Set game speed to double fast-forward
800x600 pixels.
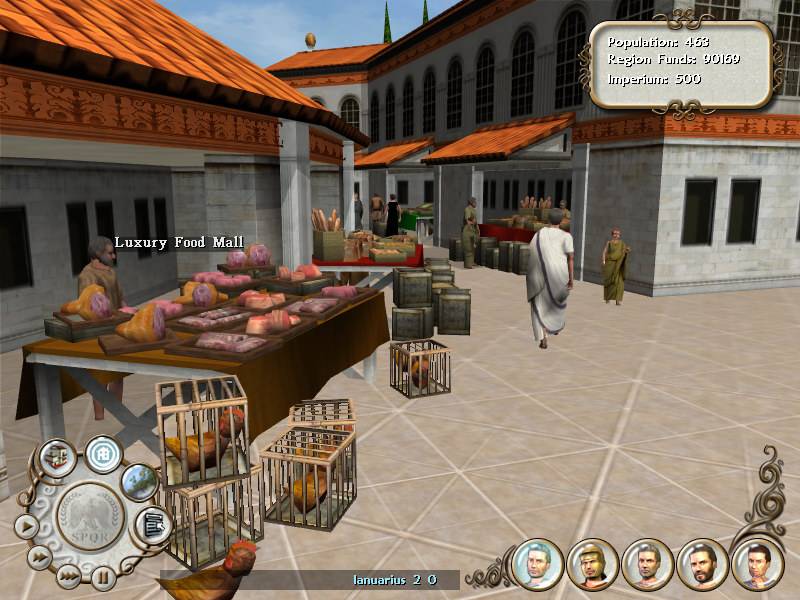tap(39, 557)
